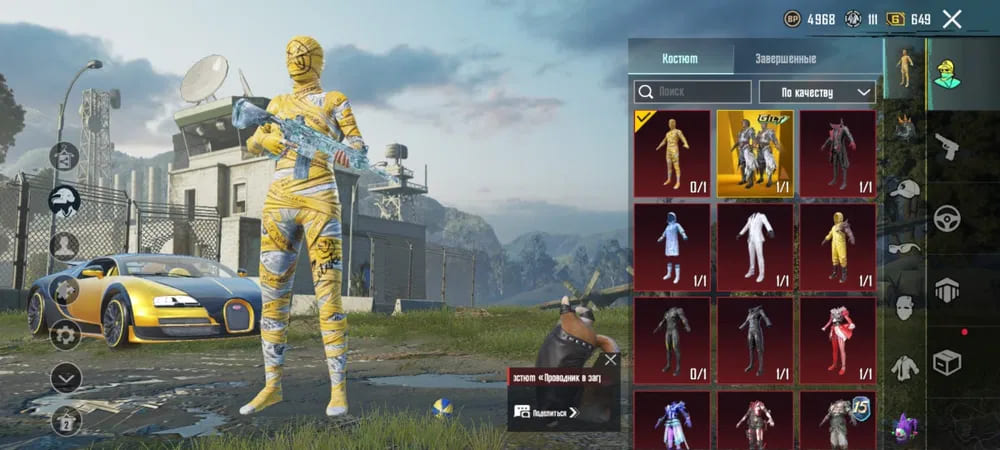Viewport: 1000px width, 450px height.
Task: Close the costume share popup
Action: click(610, 359)
